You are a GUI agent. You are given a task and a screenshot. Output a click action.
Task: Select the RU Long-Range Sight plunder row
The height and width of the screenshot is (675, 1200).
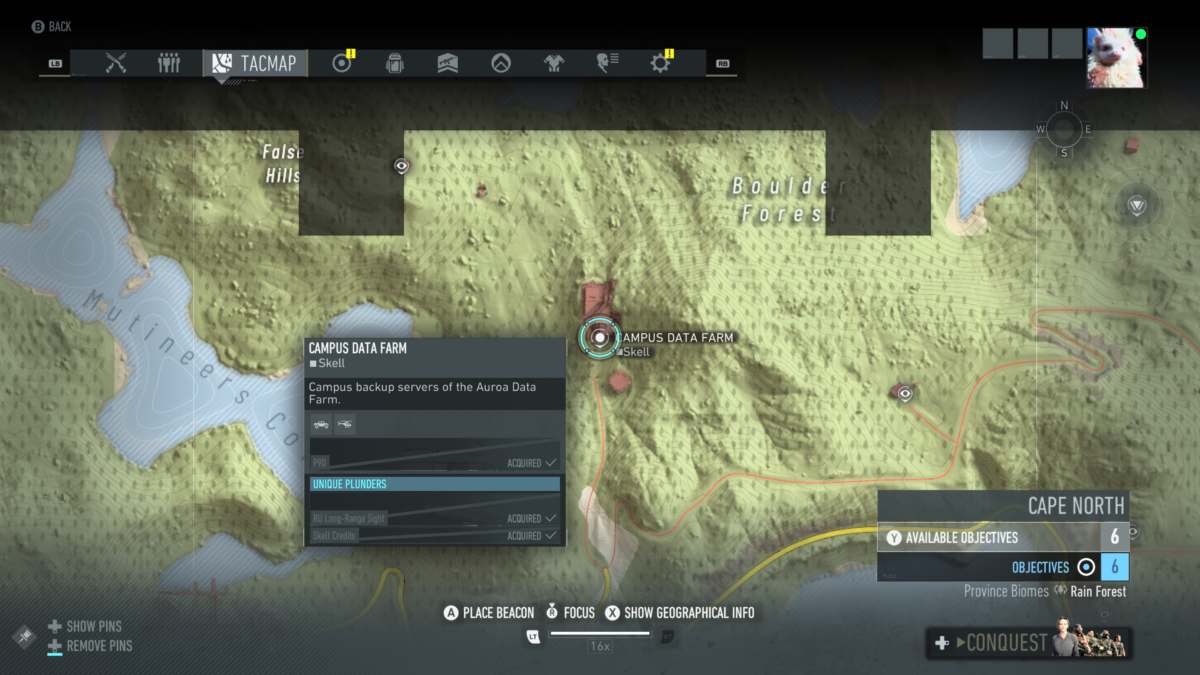click(435, 518)
